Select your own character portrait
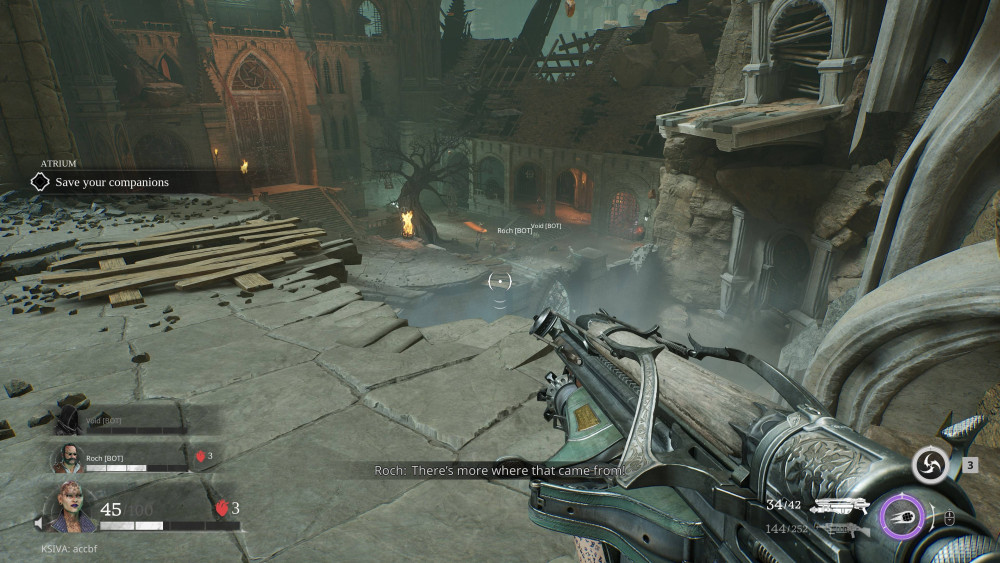The image size is (1000, 563). pos(72,509)
